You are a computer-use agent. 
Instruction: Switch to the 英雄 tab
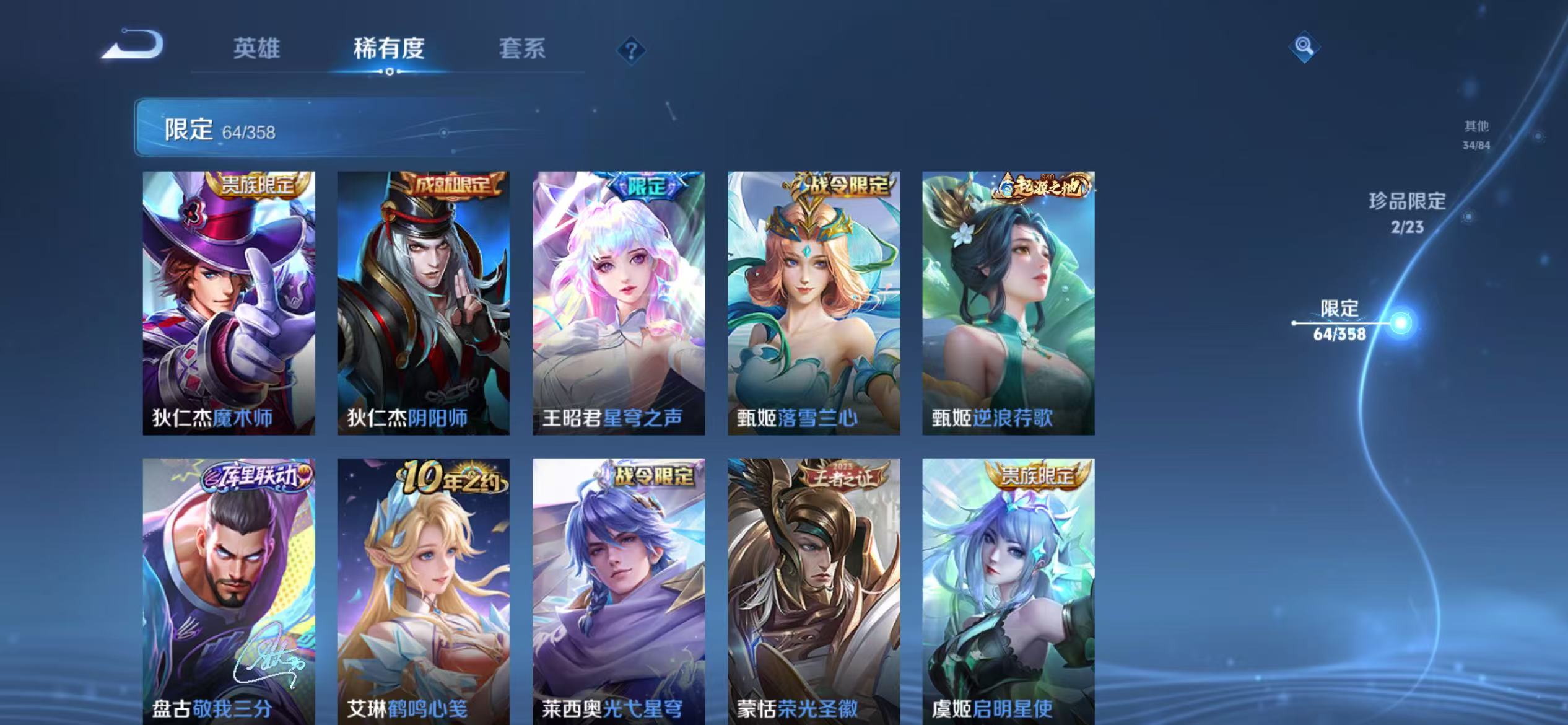tap(256, 50)
